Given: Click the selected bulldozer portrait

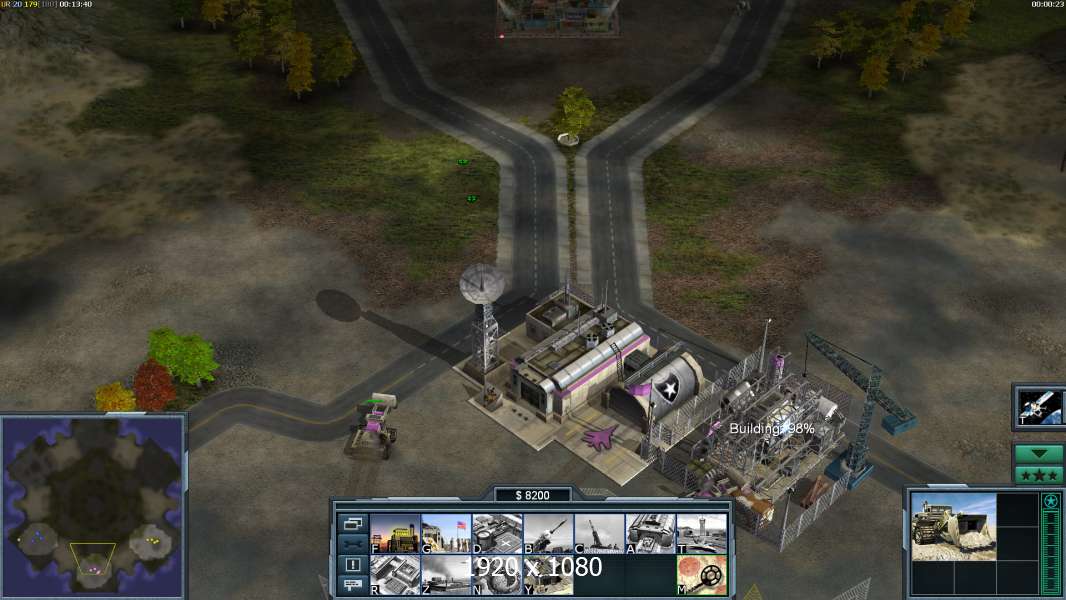Looking at the screenshot, I should pos(953,526).
